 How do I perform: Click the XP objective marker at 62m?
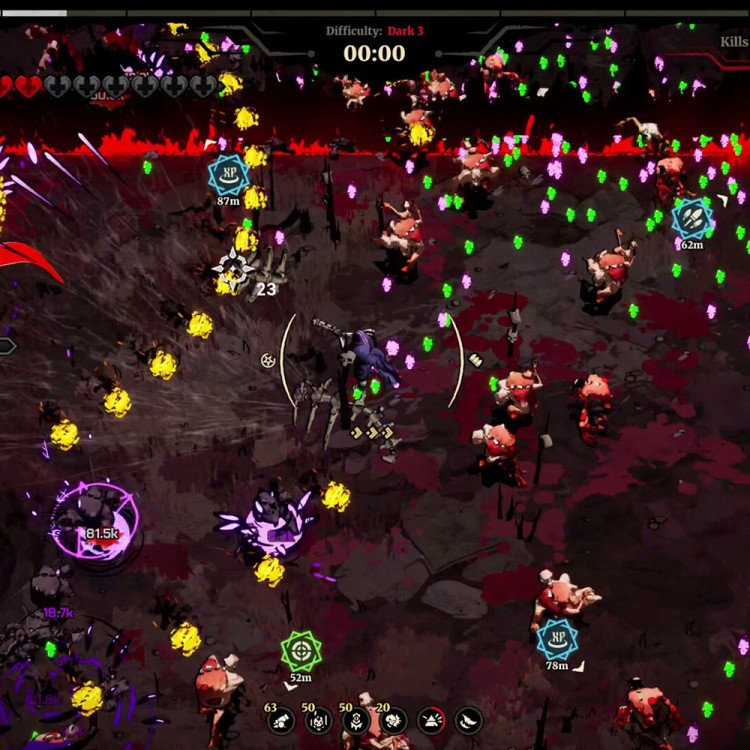point(691,216)
